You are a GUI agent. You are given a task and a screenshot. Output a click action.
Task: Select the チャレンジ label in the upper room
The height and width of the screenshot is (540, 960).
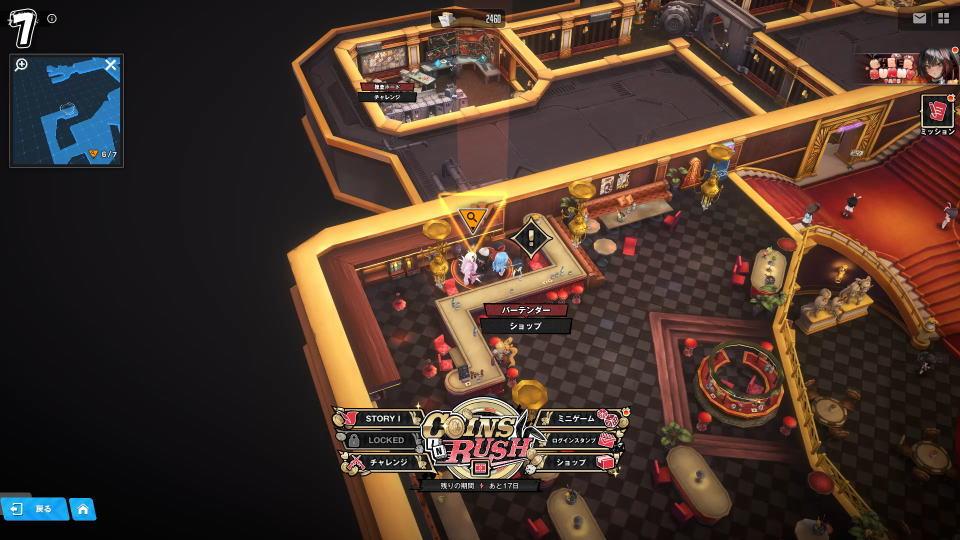(387, 97)
